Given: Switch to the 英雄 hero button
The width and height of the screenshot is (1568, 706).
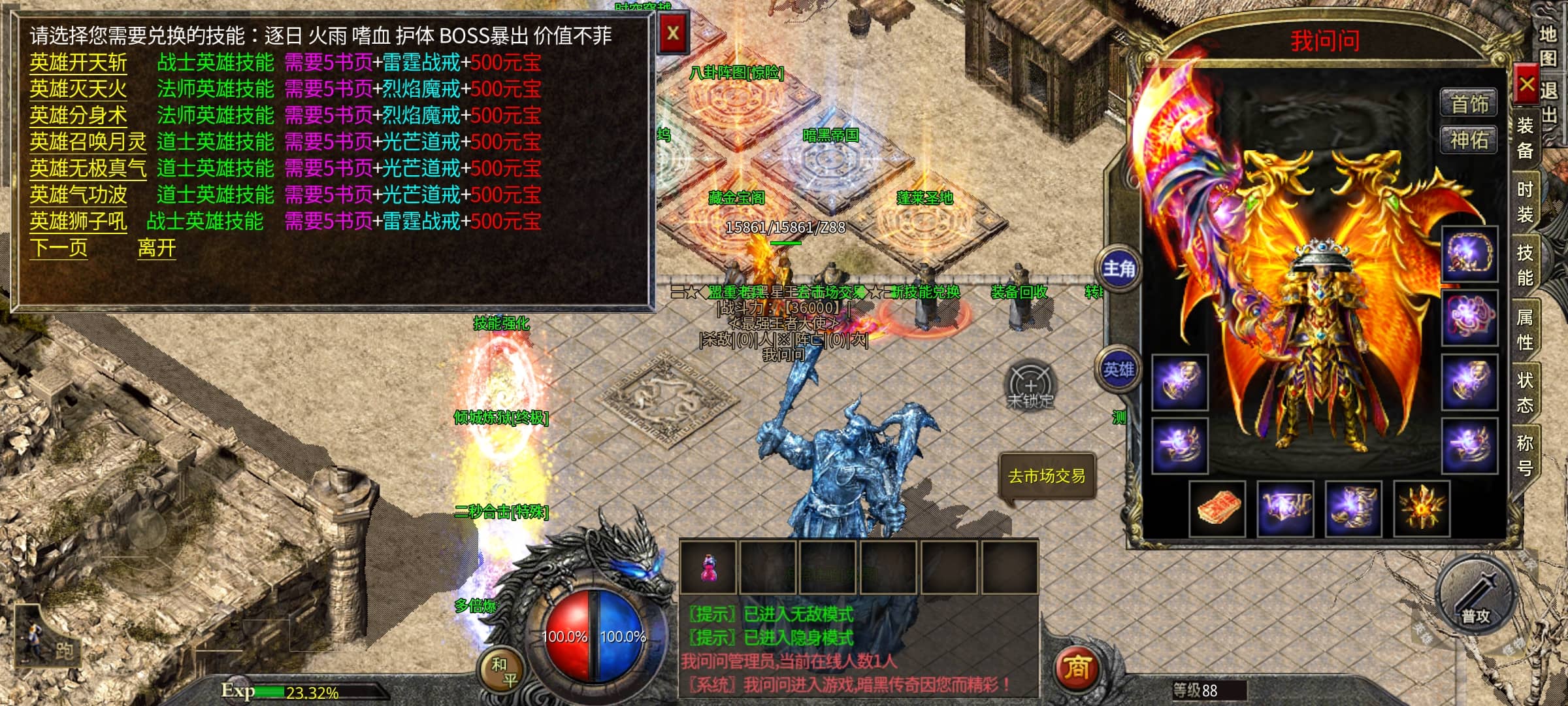Looking at the screenshot, I should pos(1119,370).
